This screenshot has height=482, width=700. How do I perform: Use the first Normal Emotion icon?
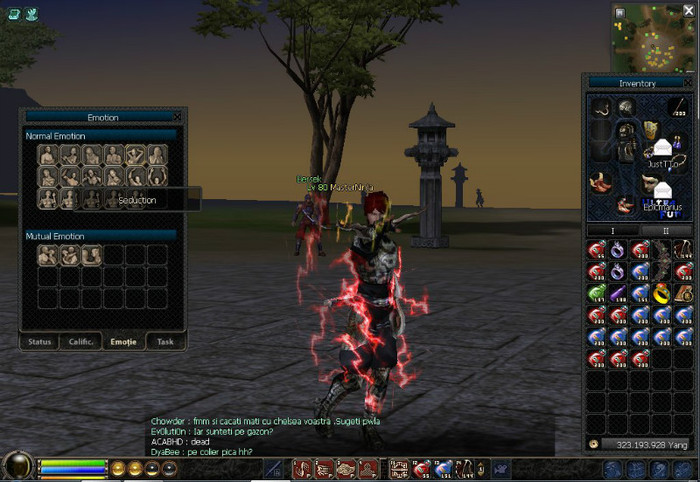click(48, 155)
